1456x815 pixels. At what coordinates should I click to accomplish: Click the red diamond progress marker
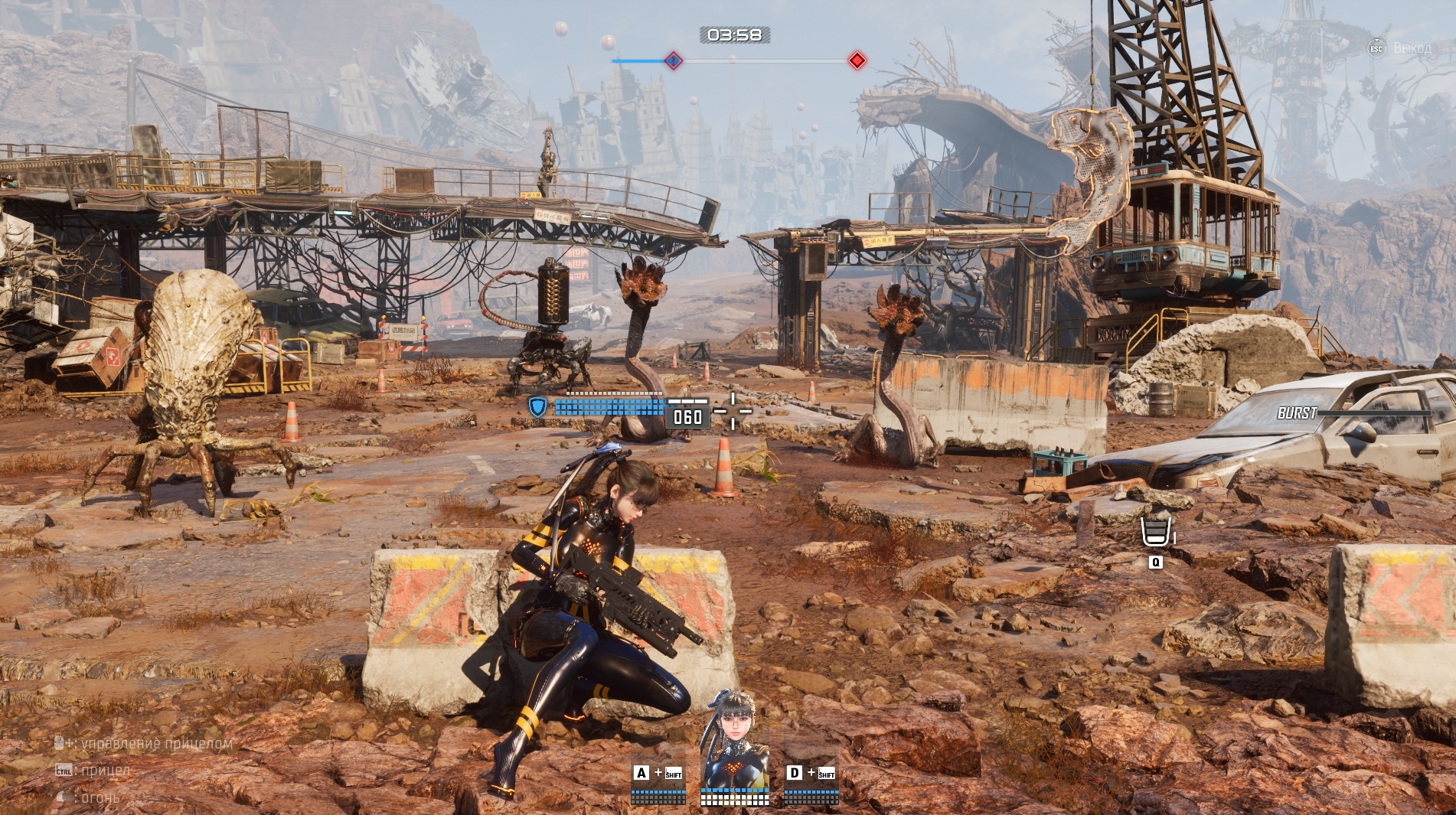tap(857, 60)
